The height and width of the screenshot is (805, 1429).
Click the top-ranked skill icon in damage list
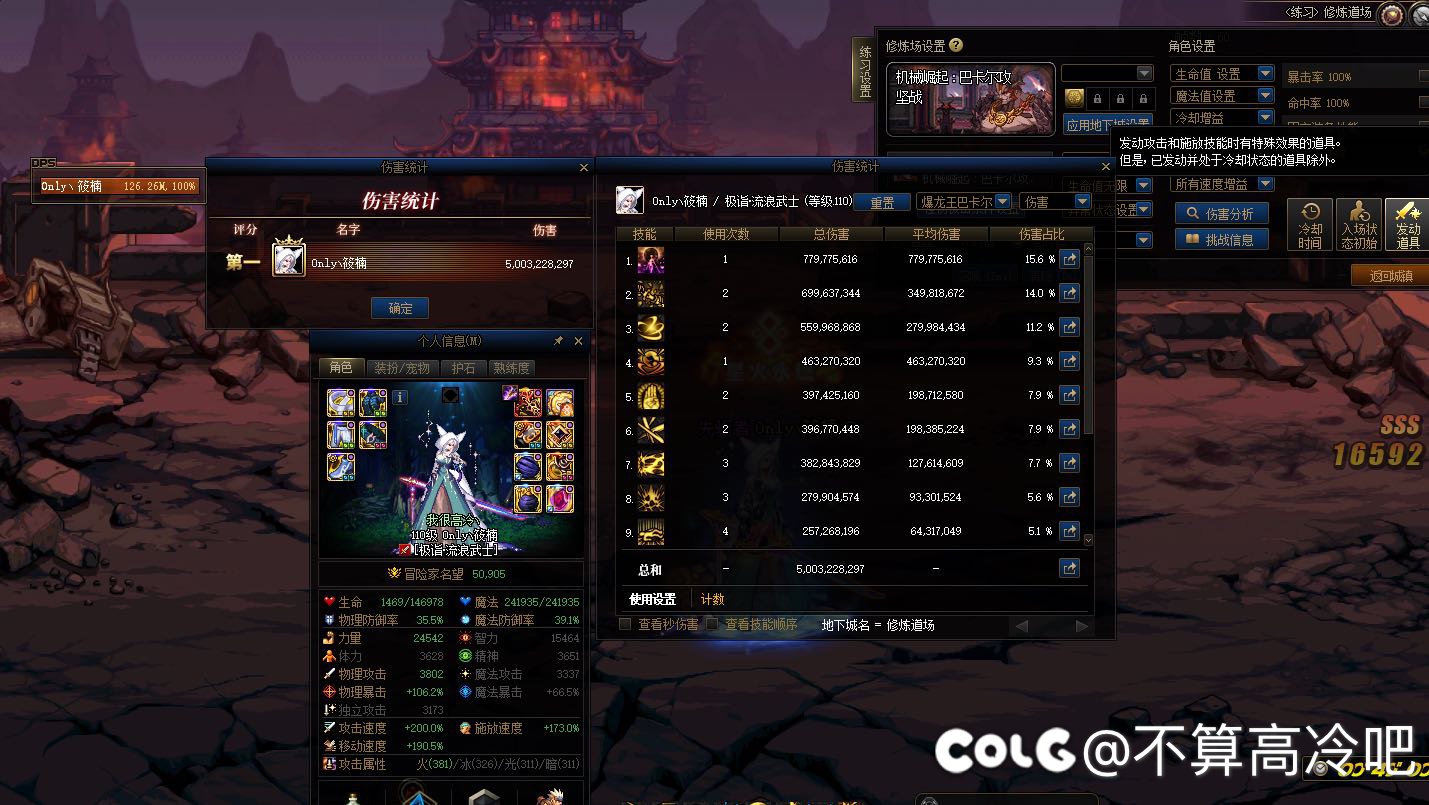click(651, 260)
